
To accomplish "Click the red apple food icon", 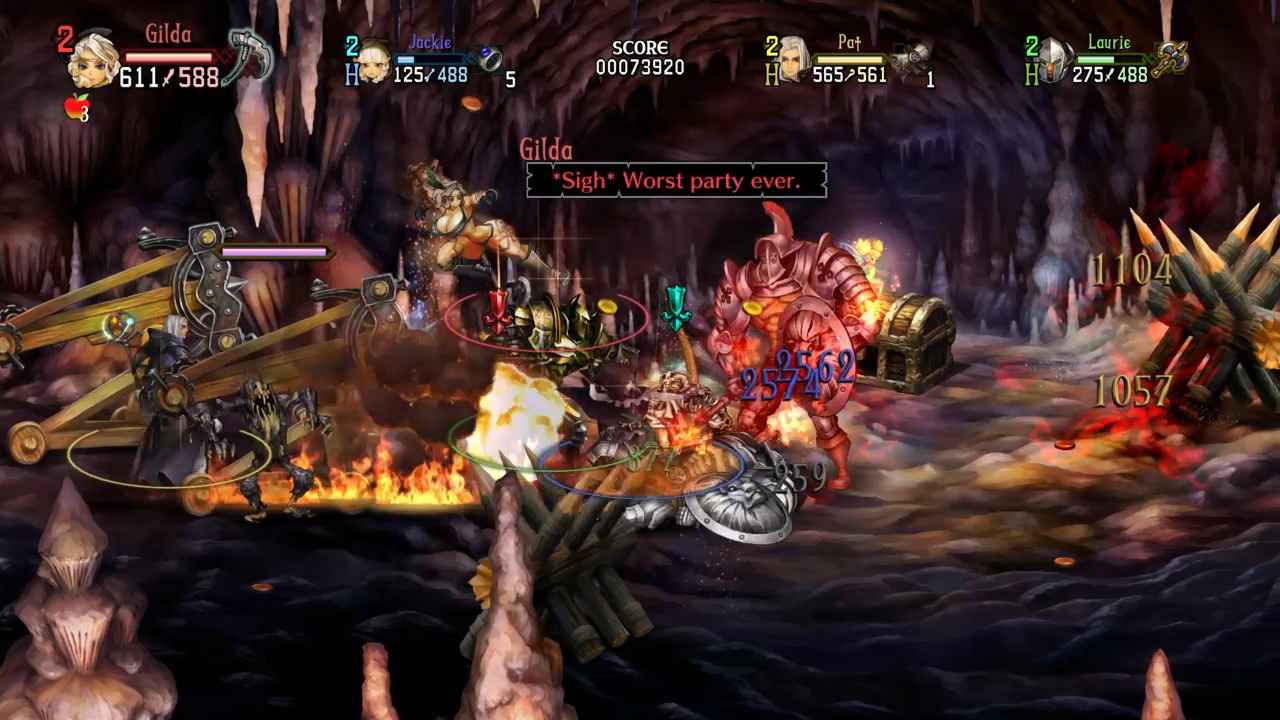I will 78,107.
